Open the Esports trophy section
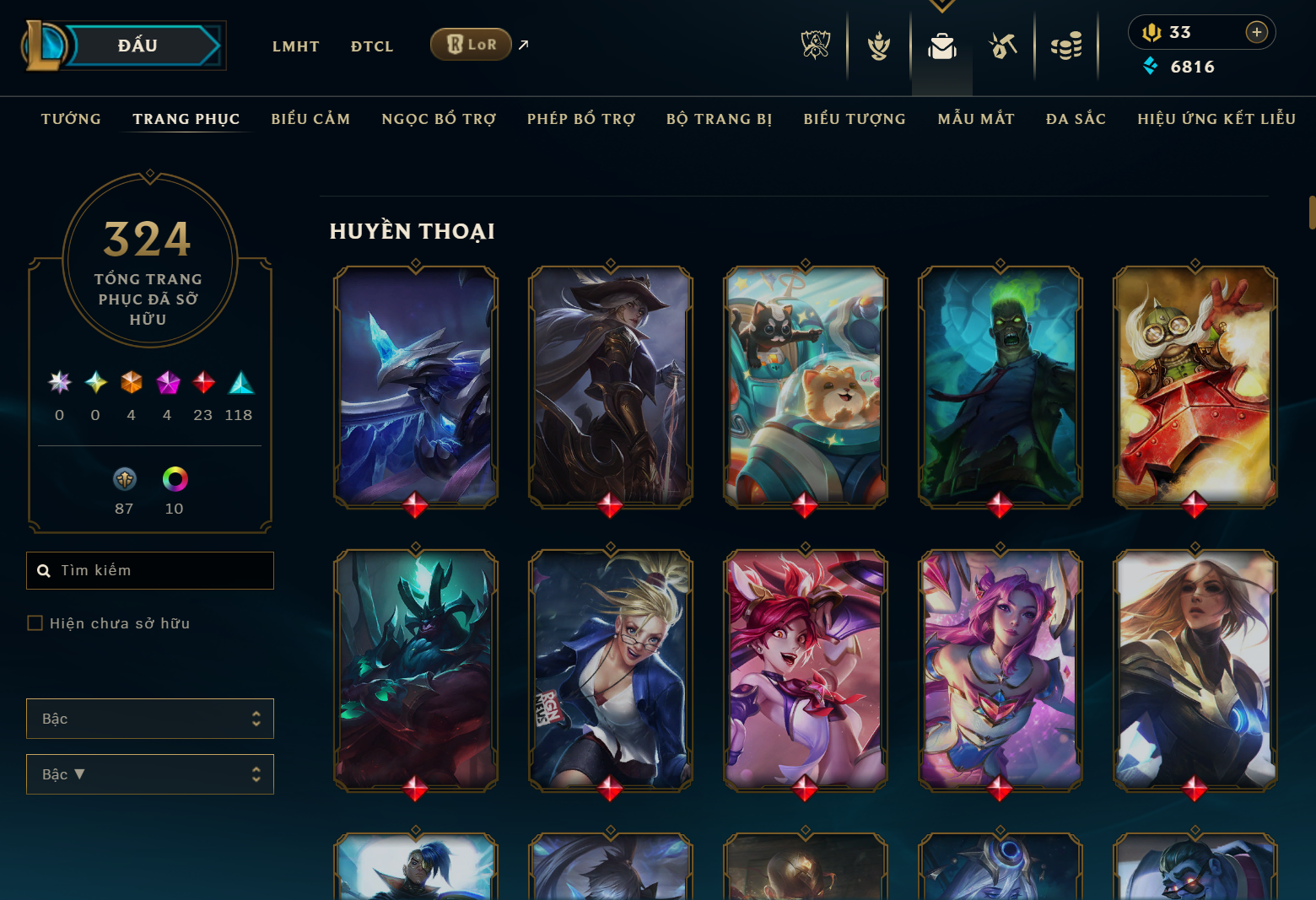1316x900 pixels. tap(814, 46)
